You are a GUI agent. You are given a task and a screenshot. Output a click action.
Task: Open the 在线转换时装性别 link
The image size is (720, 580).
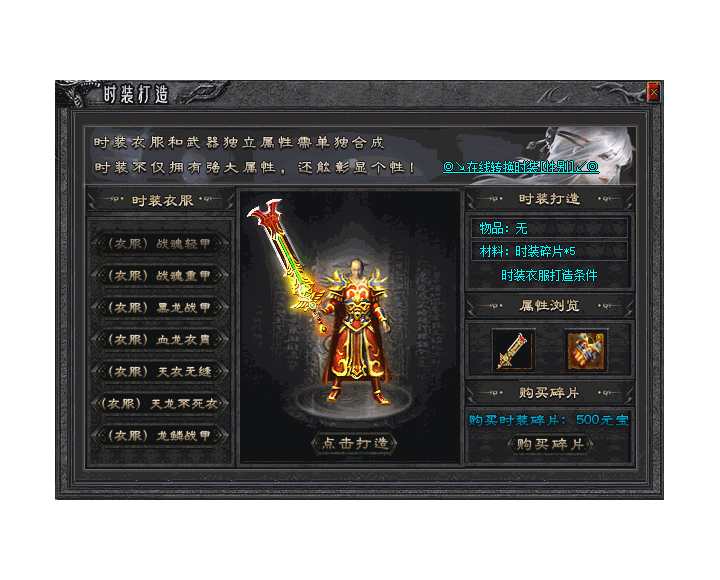[520, 167]
